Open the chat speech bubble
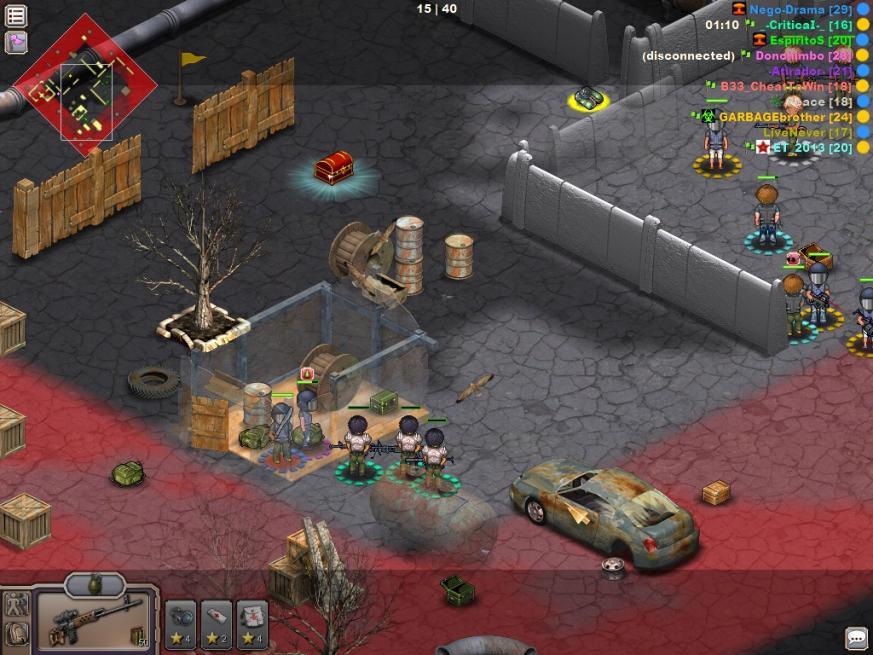The width and height of the screenshot is (873, 655). point(856,637)
